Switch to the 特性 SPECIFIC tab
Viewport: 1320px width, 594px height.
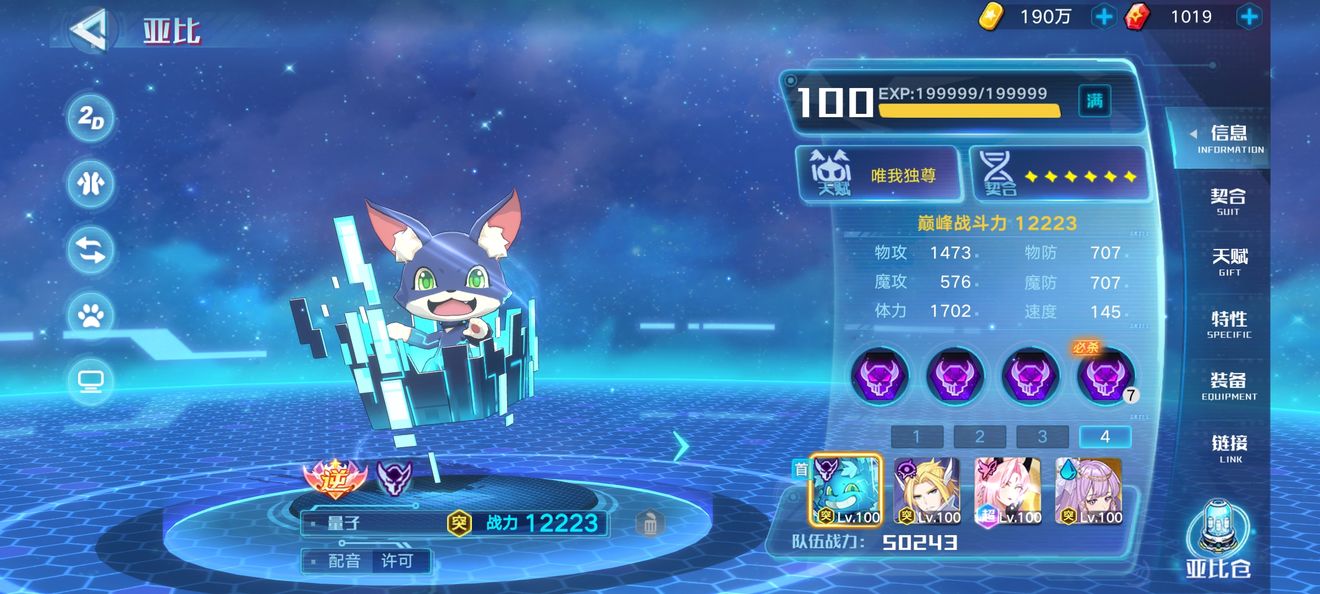(1228, 324)
